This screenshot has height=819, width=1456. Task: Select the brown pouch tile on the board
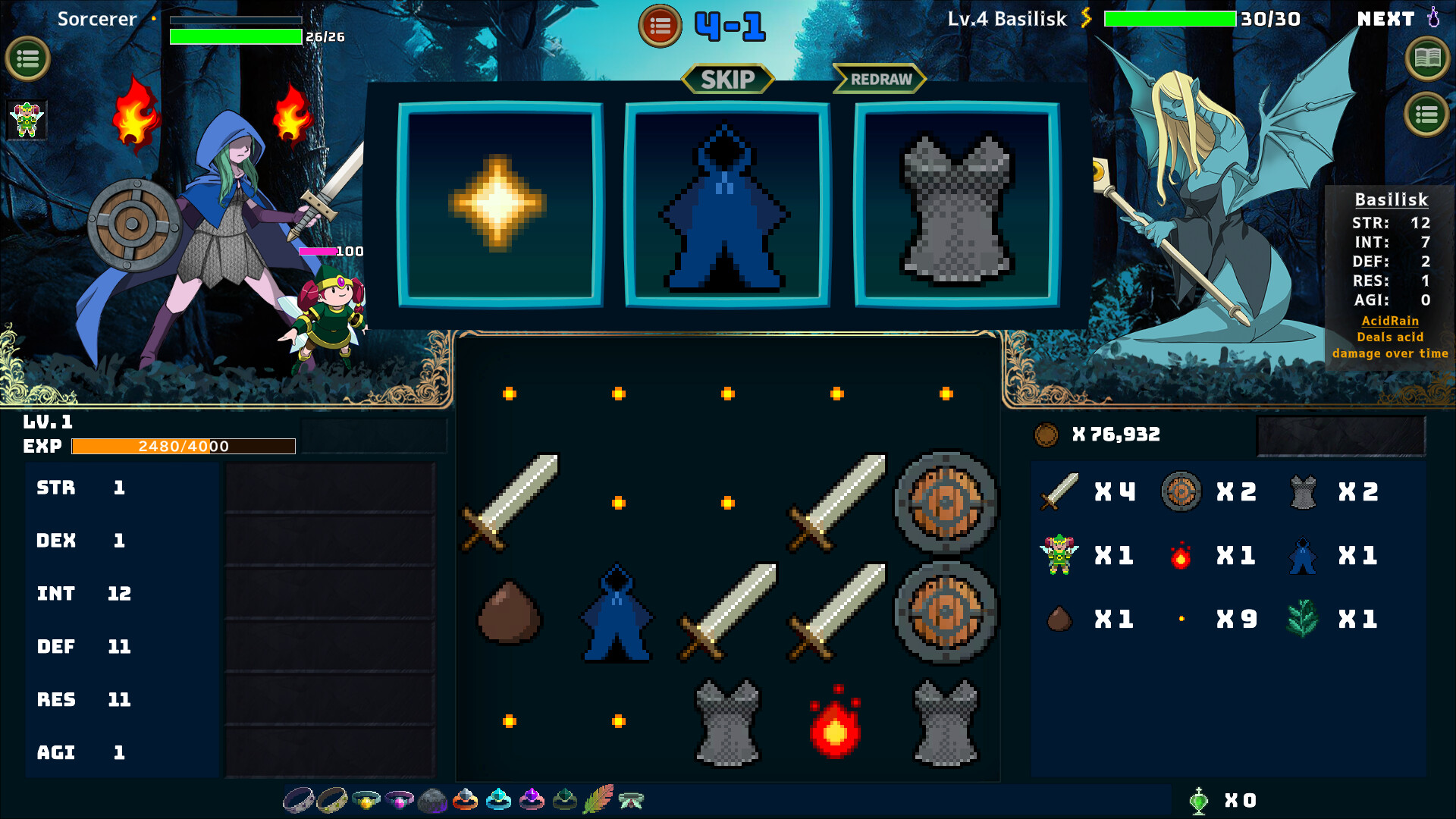pos(510,613)
